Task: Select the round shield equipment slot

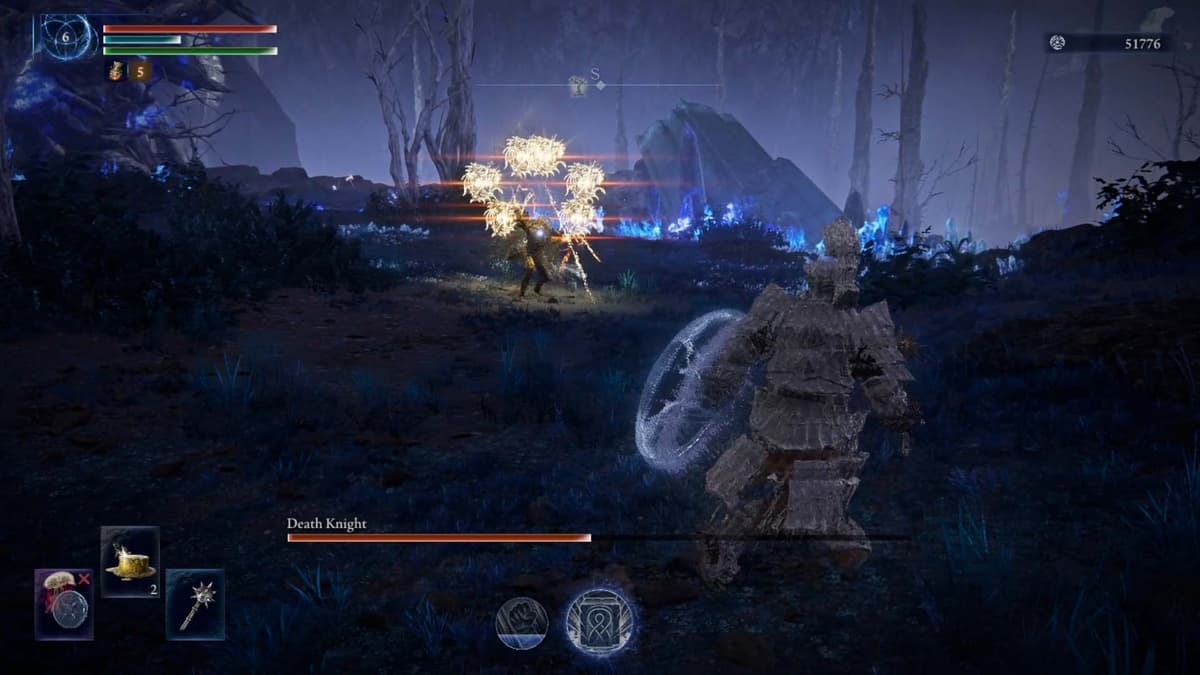Action: coord(64,604)
